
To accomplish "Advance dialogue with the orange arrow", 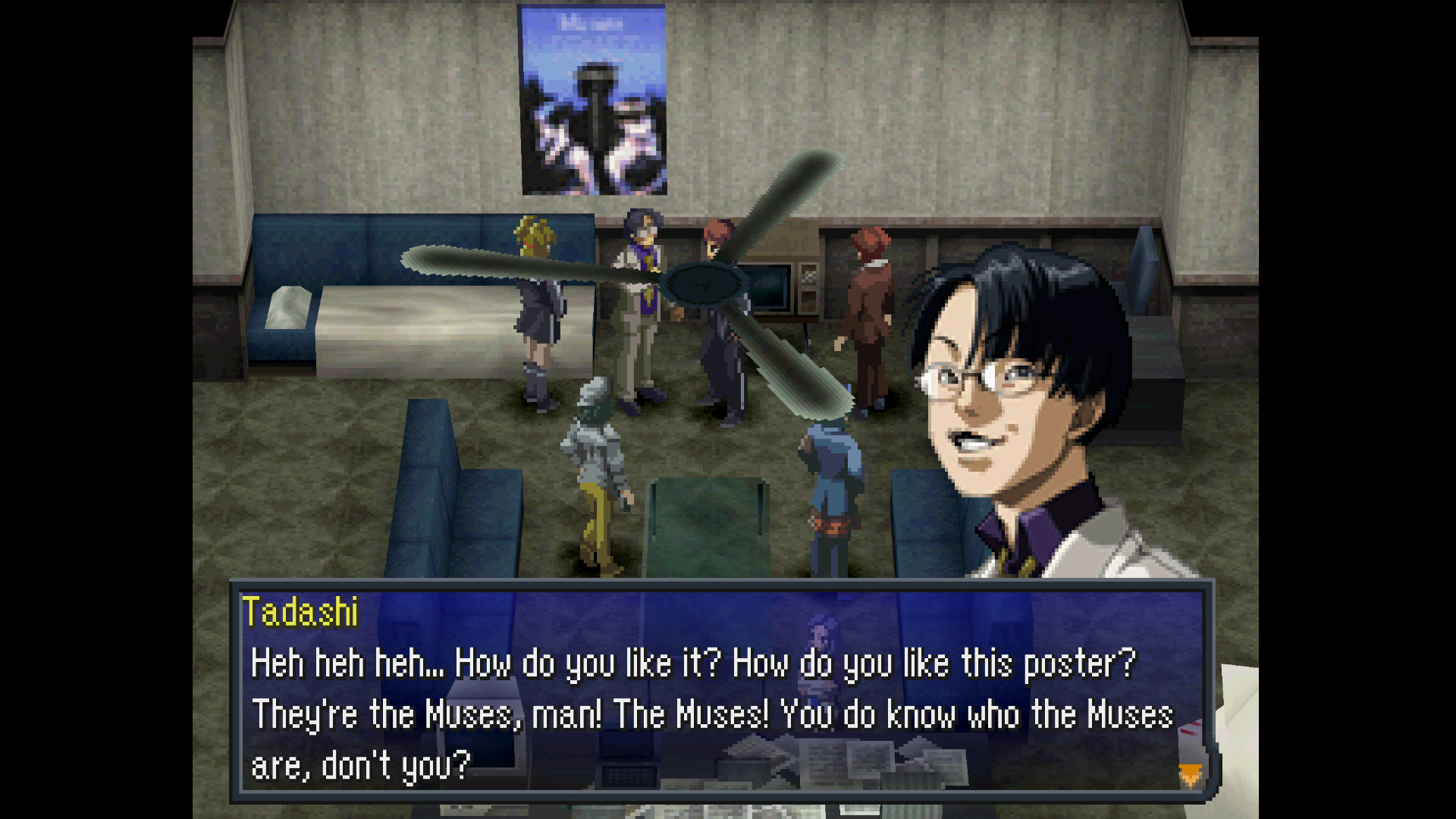I will coord(1190,775).
